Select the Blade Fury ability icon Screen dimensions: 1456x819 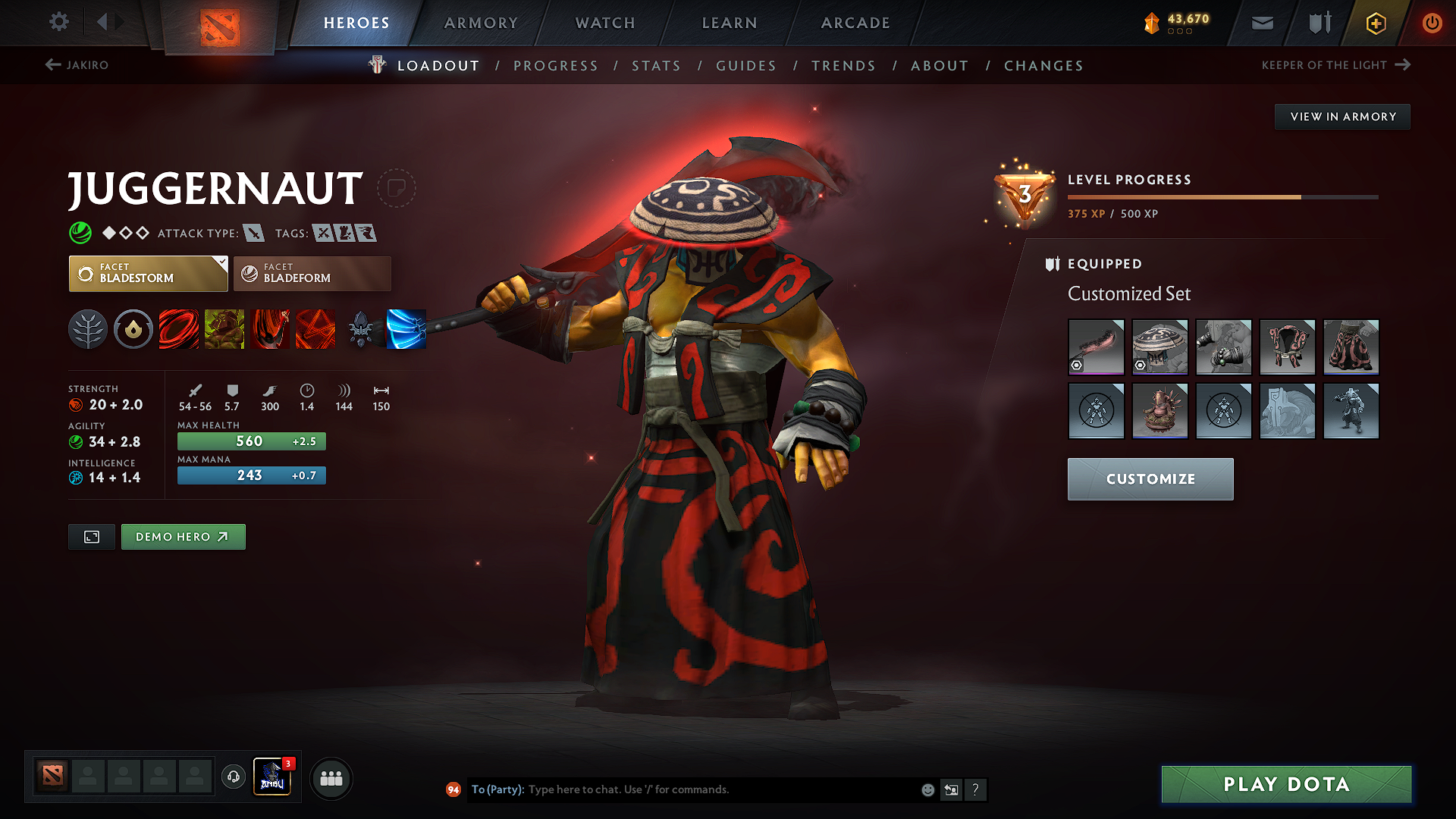point(179,329)
